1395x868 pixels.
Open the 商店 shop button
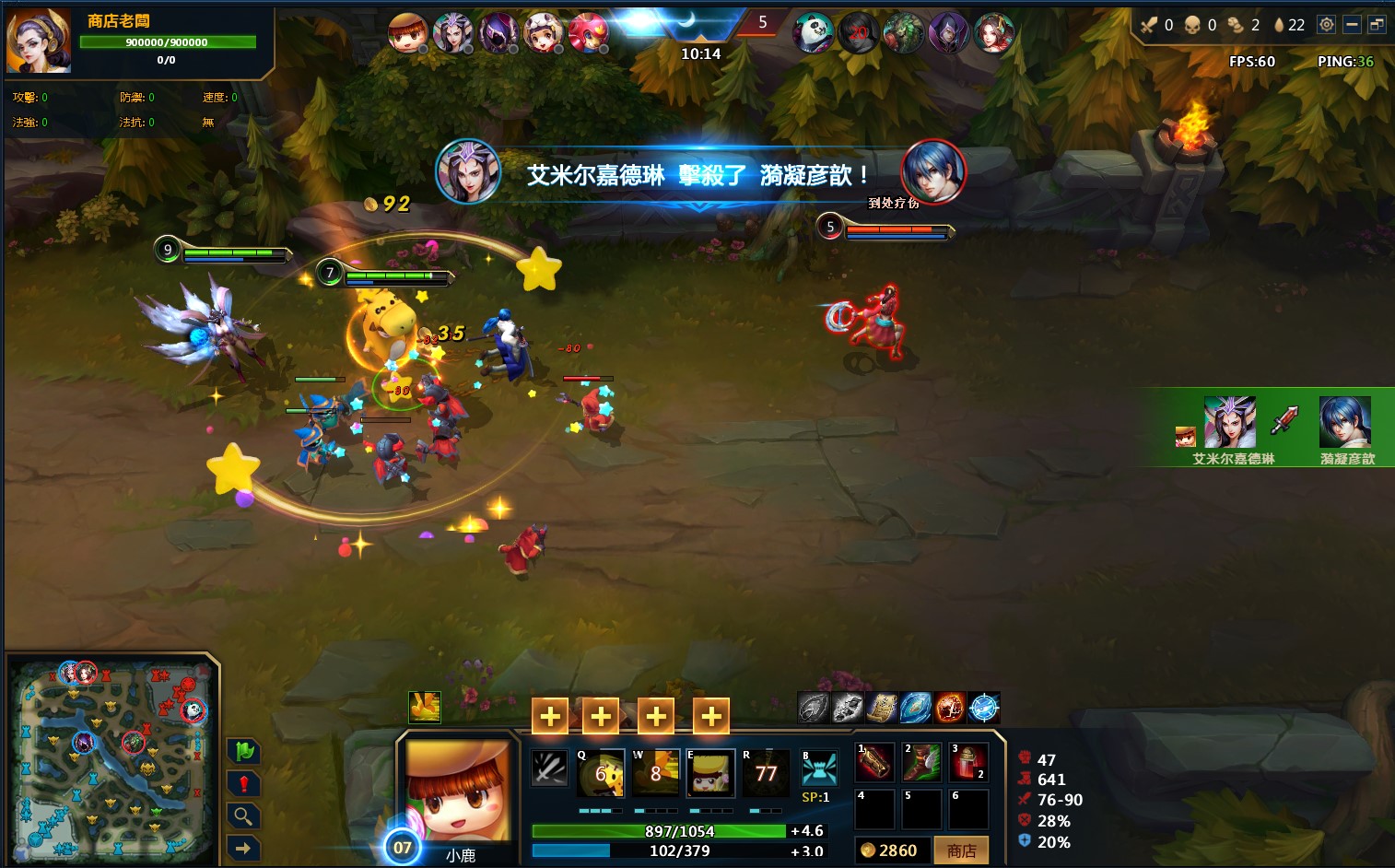[961, 850]
